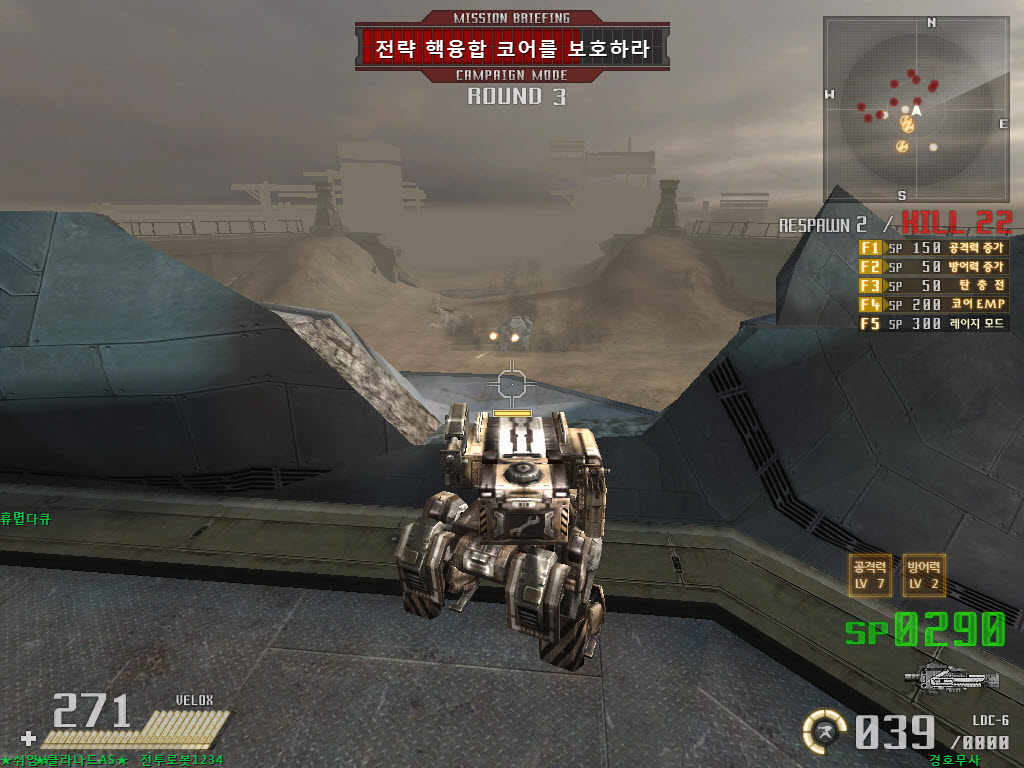Screen dimensions: 1024x768
Task: Click the 방어력 LV 2 badge
Action: 924,575
